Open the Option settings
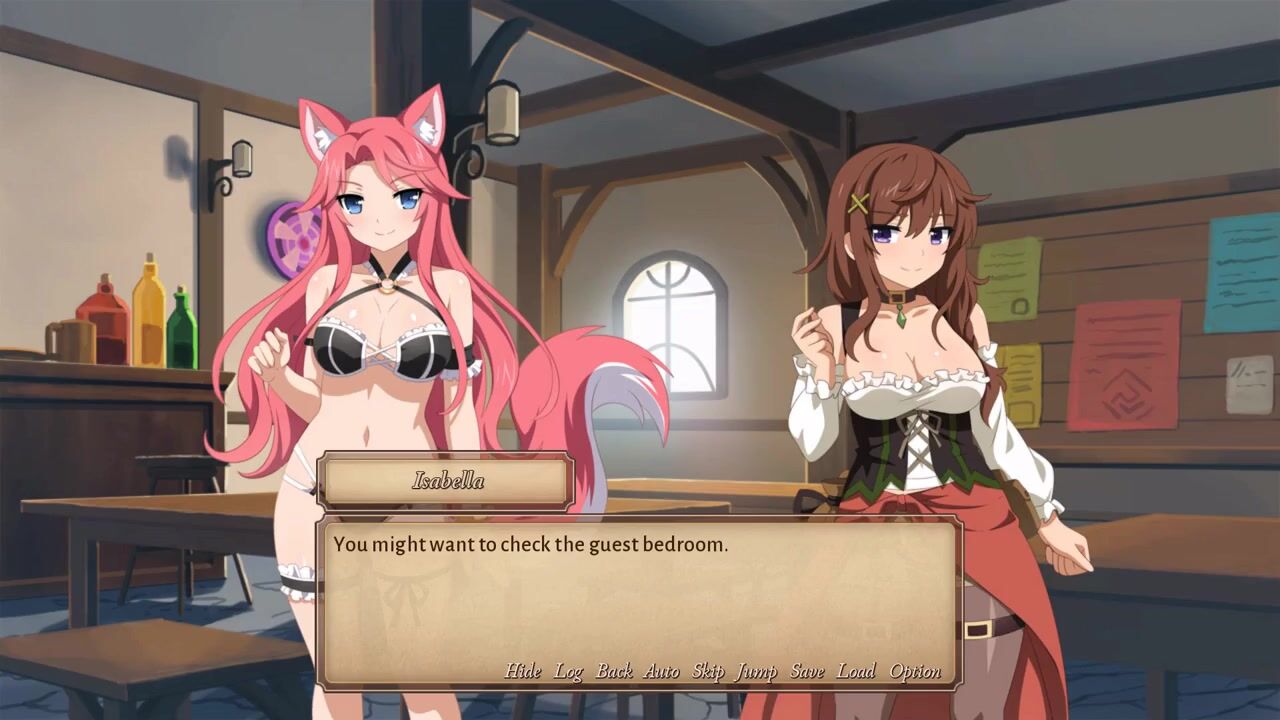Screen dimensions: 1280x720 tap(915, 671)
